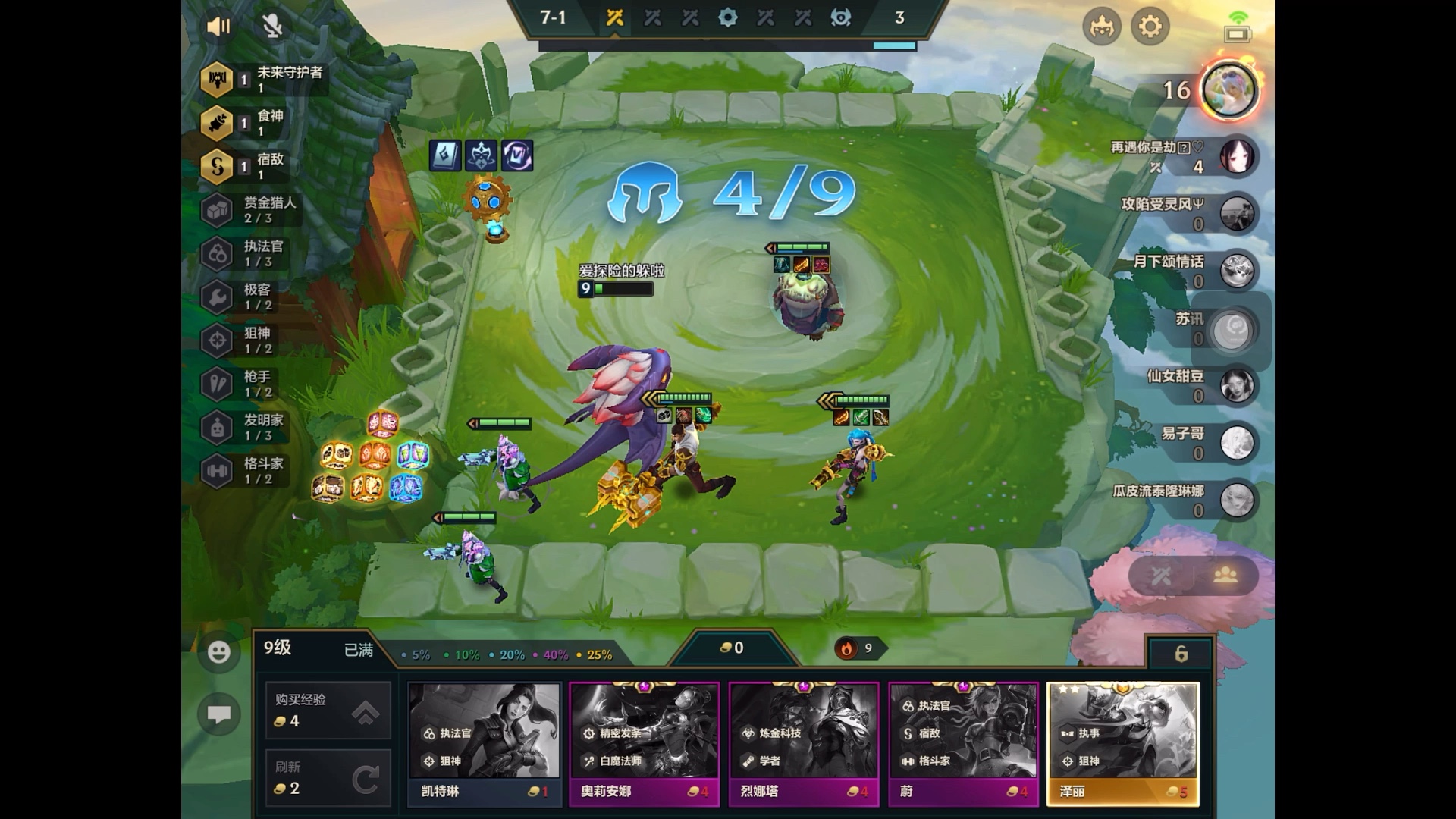Lock the shop with padlock button

(x=1181, y=654)
